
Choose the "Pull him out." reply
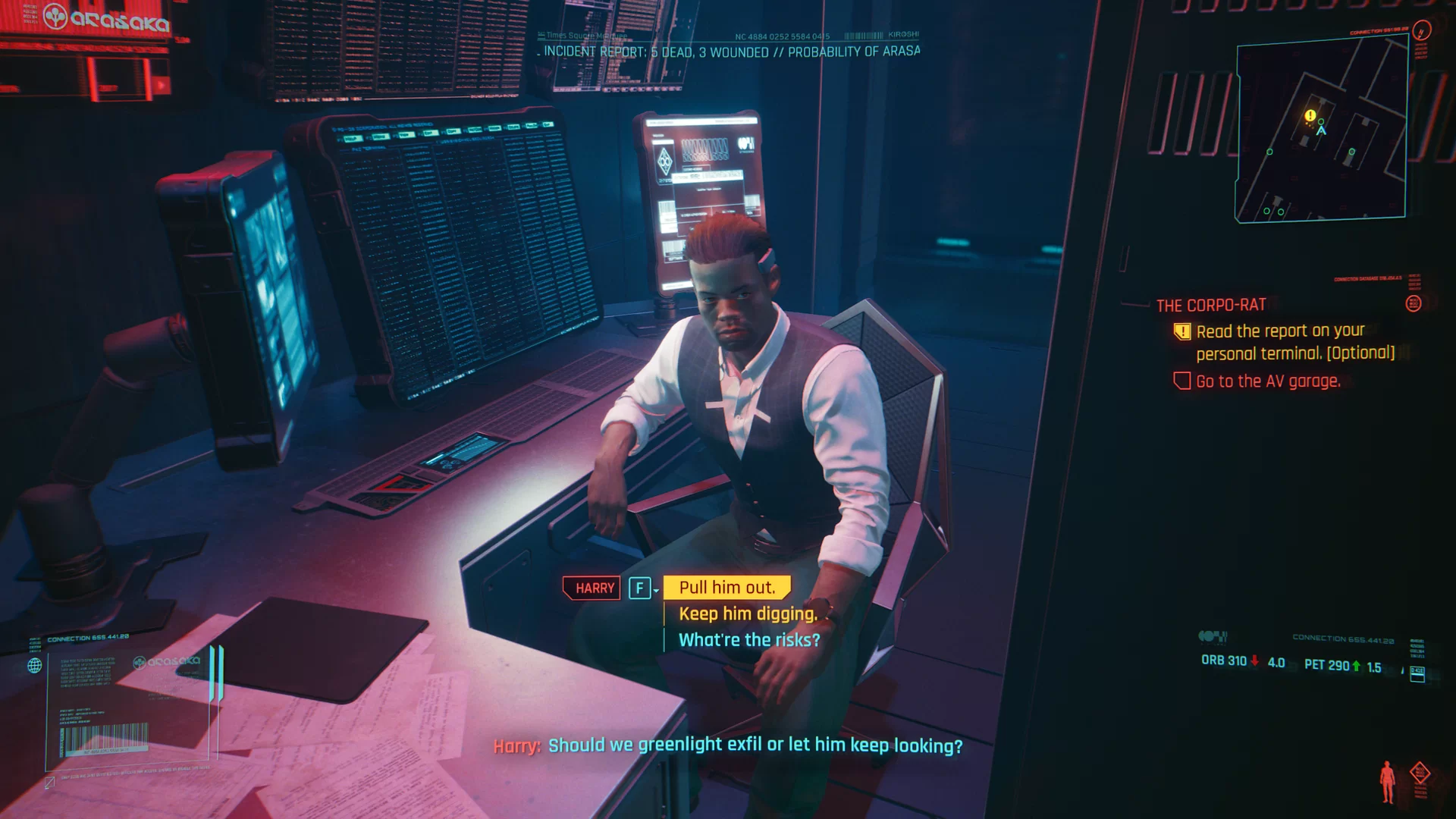tap(726, 588)
